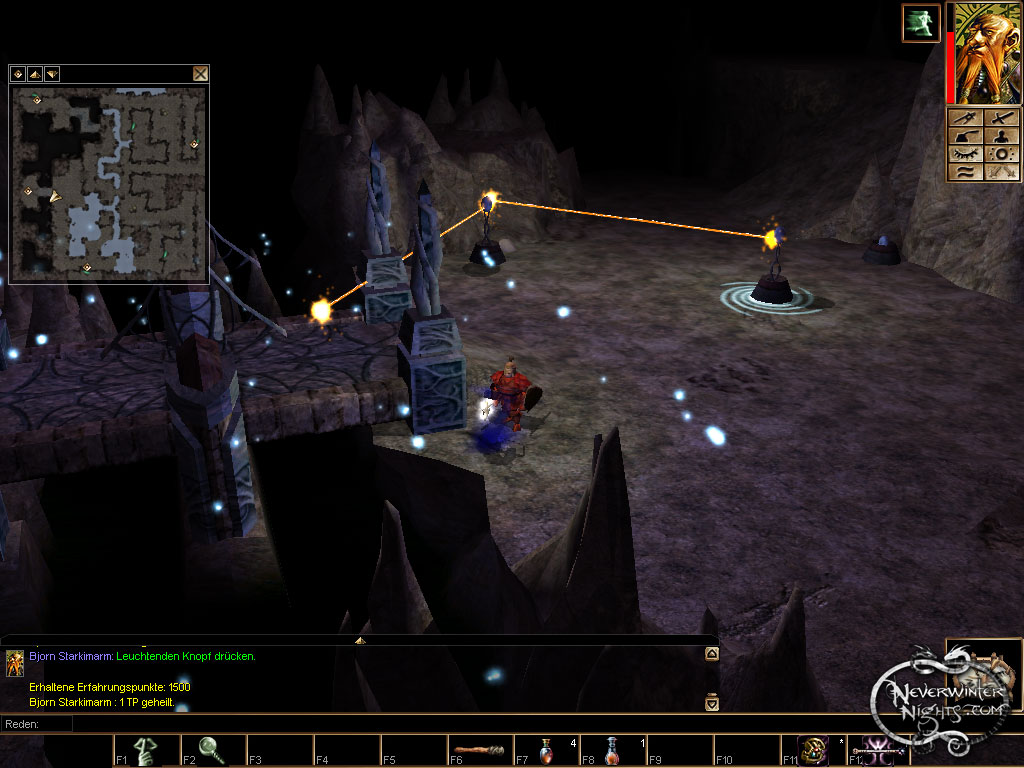Toggle the green running figure icon
The width and height of the screenshot is (1024, 768).
[920, 23]
